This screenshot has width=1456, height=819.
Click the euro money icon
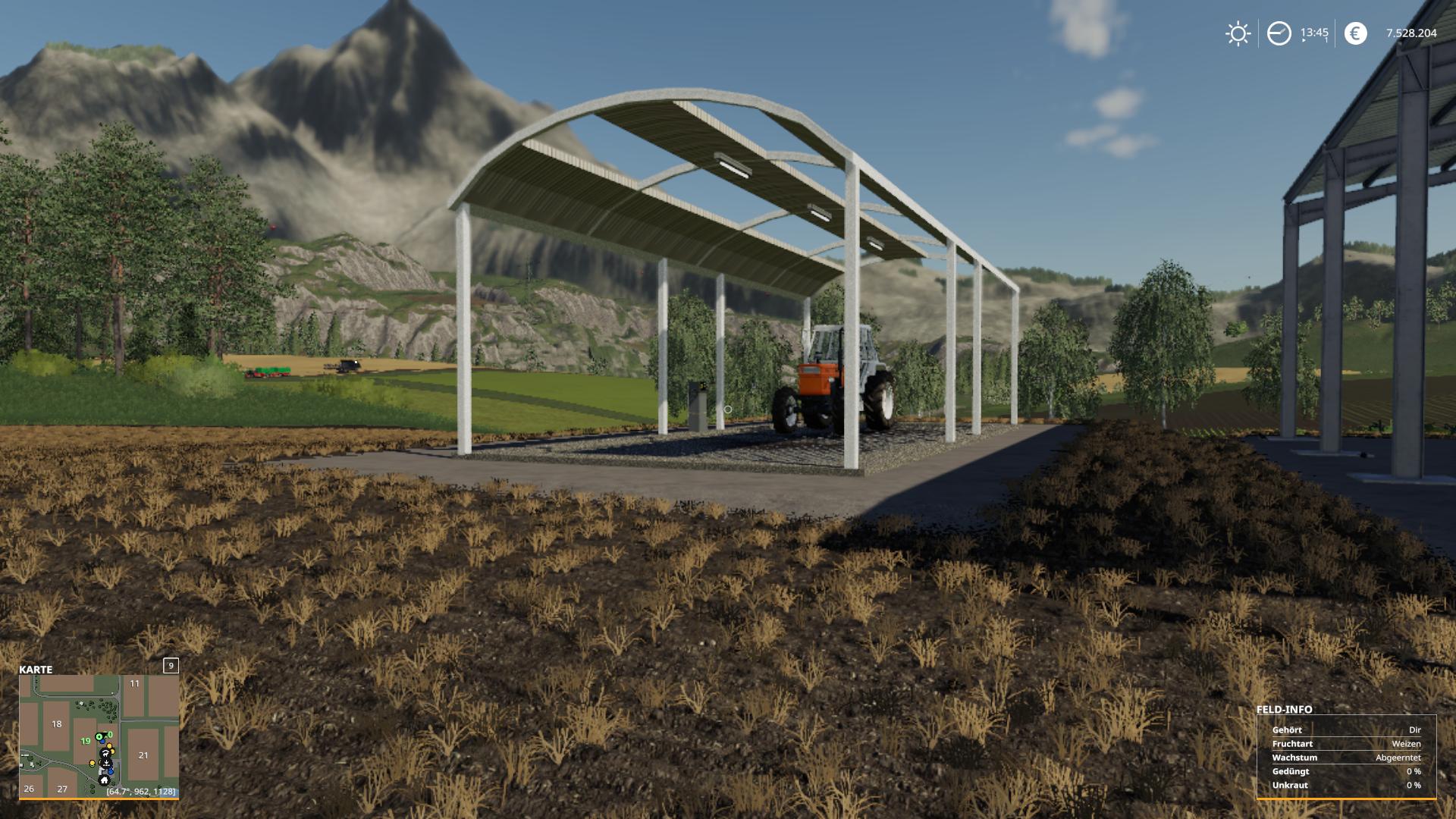(1355, 33)
